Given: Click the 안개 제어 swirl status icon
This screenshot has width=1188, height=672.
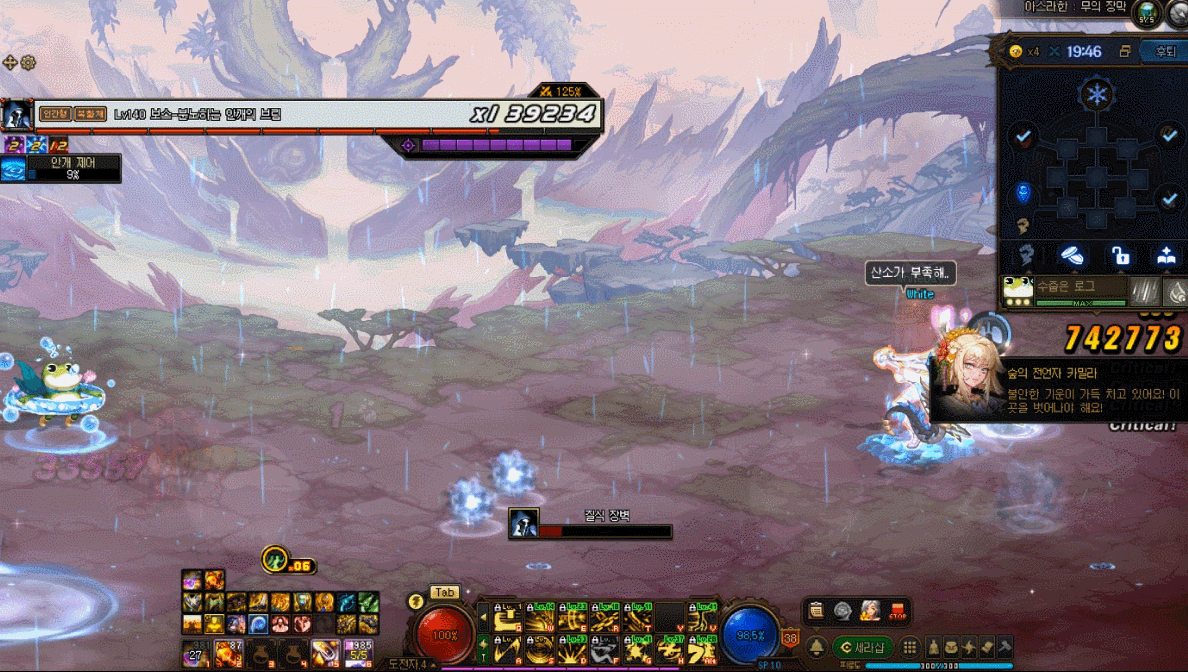Looking at the screenshot, I should pos(13,170).
